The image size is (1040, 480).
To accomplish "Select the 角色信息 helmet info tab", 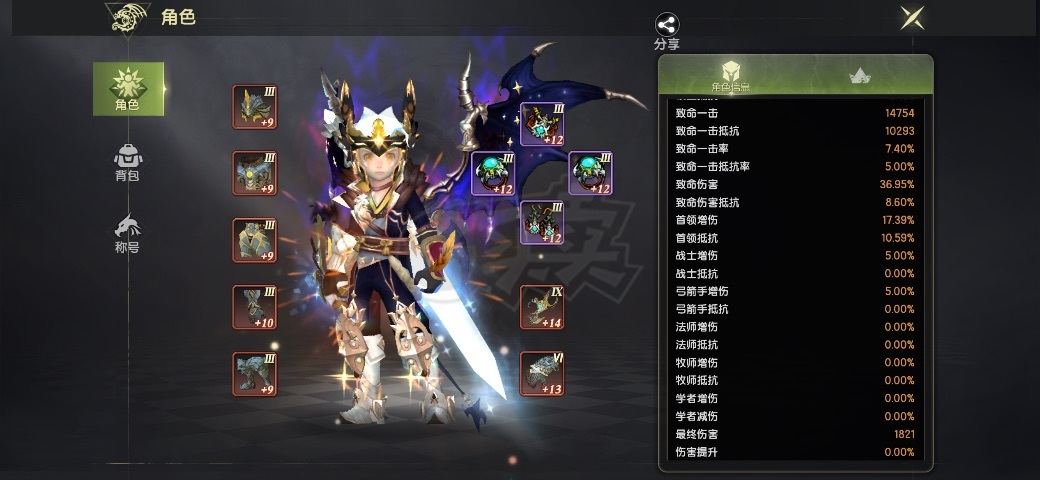I will click(731, 75).
